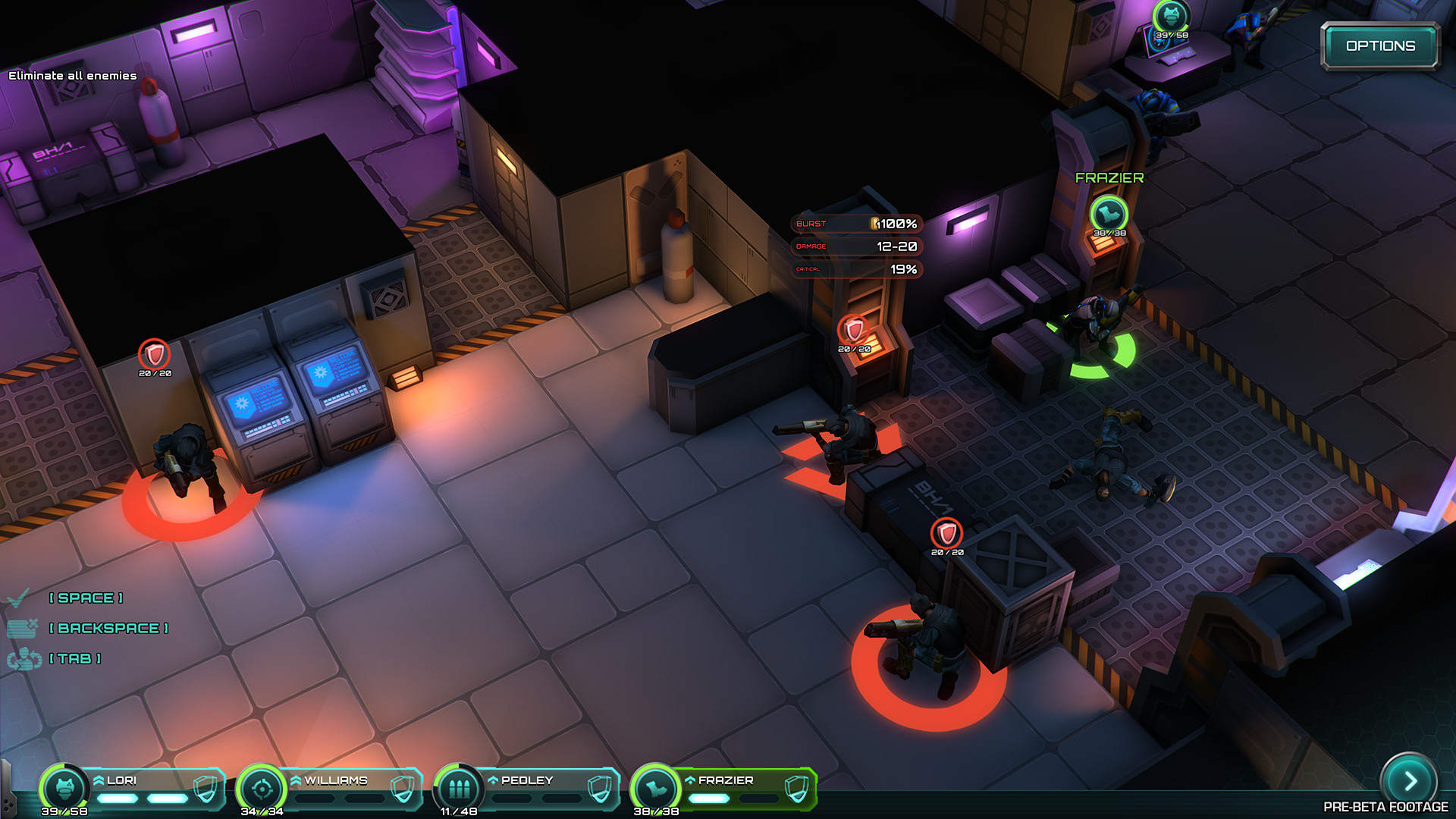Image resolution: width=1456 pixels, height=819 pixels.
Task: Select Lori's cat helmet portrait icon
Action: [66, 789]
